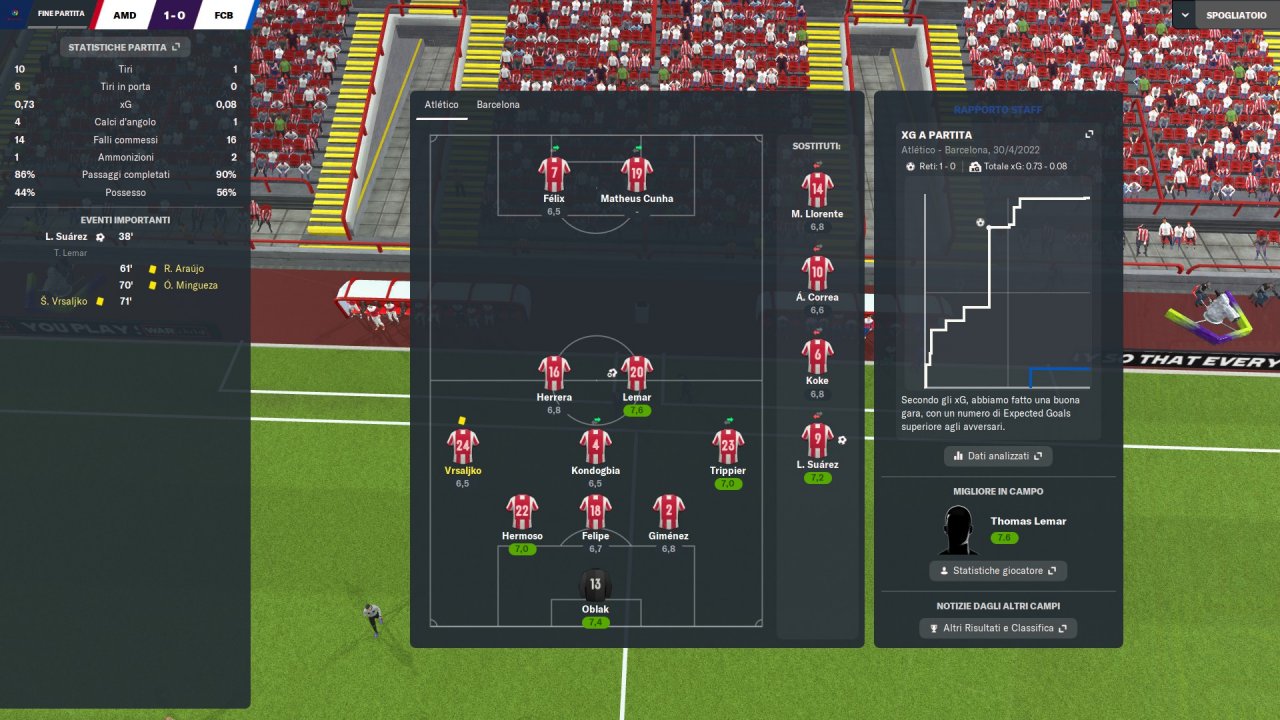1280x720 pixels.
Task: Open Altri Risultati e Classifica
Action: (997, 628)
